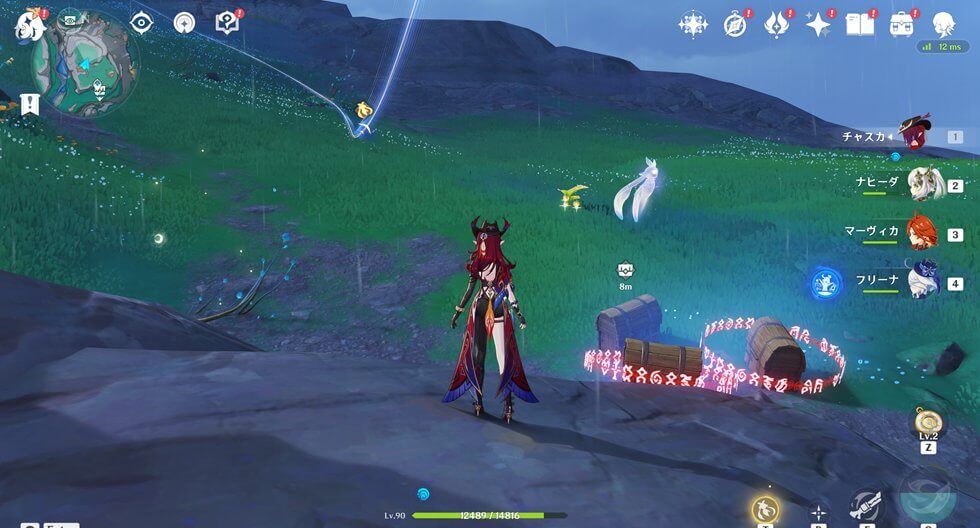The image size is (980, 528).
Task: Open the backpack inventory
Action: tap(901, 25)
